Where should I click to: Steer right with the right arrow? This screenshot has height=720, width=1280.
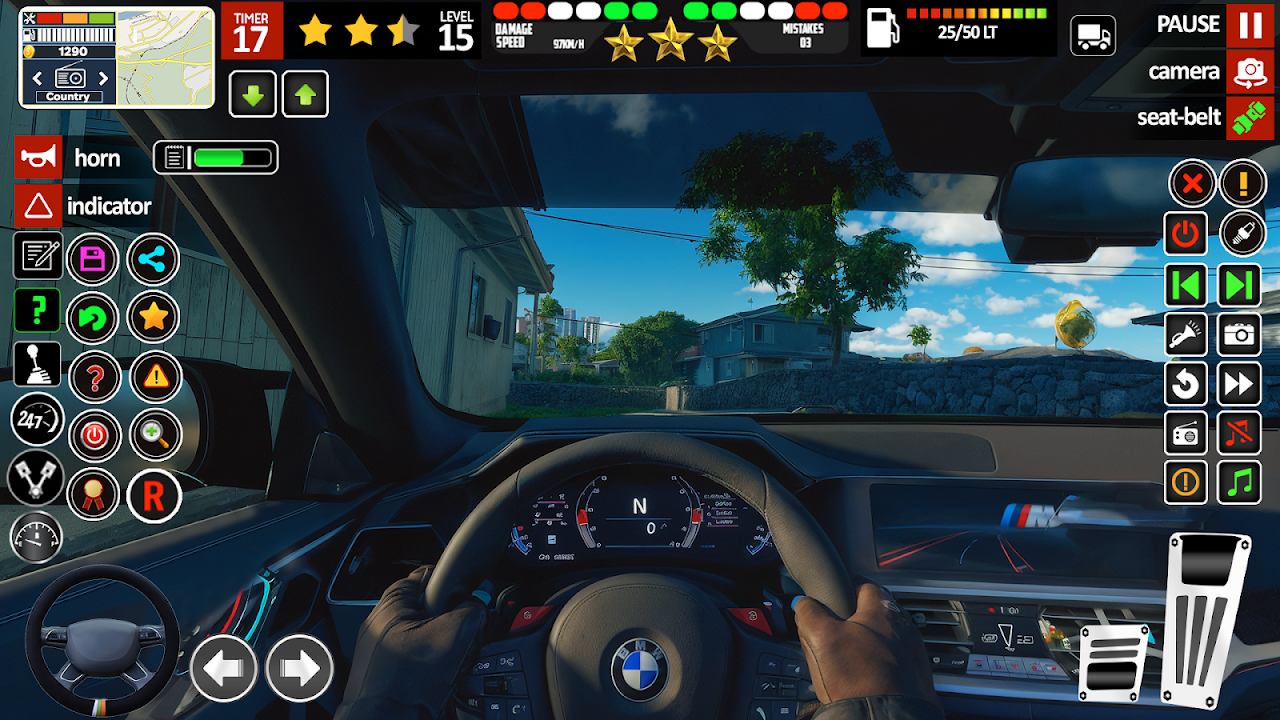pos(300,668)
